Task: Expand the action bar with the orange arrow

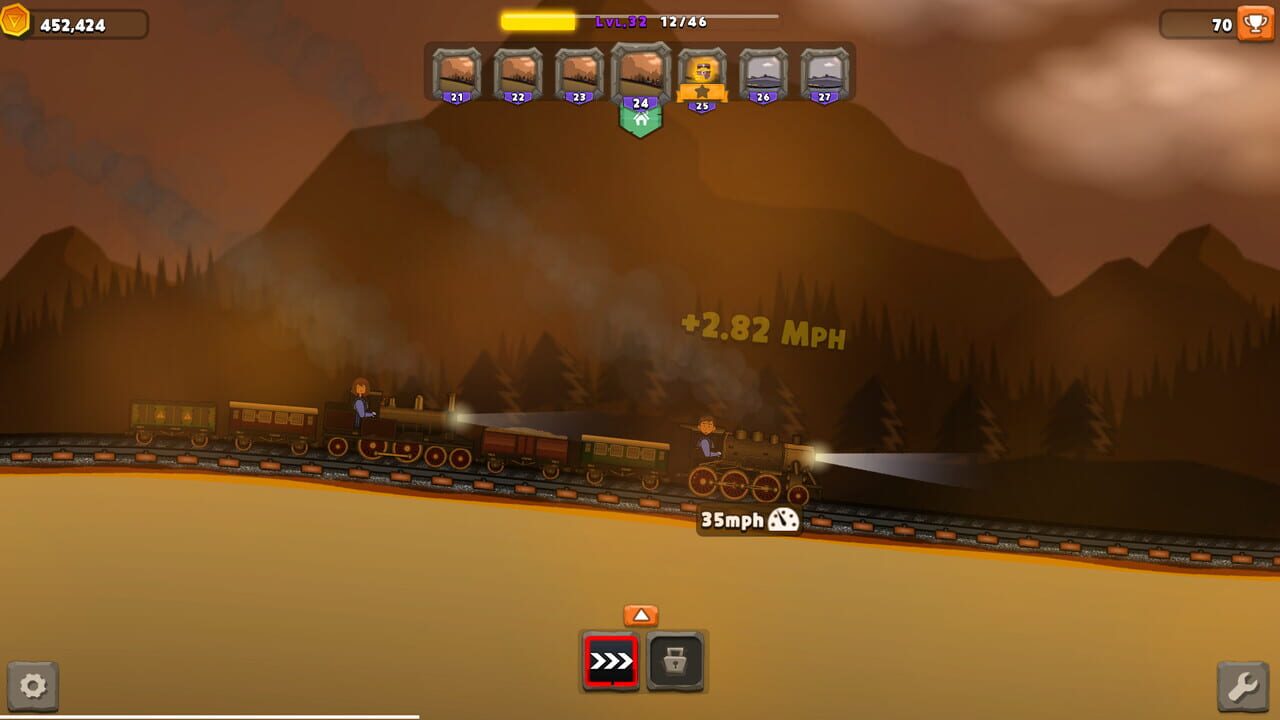Action: 639,615
